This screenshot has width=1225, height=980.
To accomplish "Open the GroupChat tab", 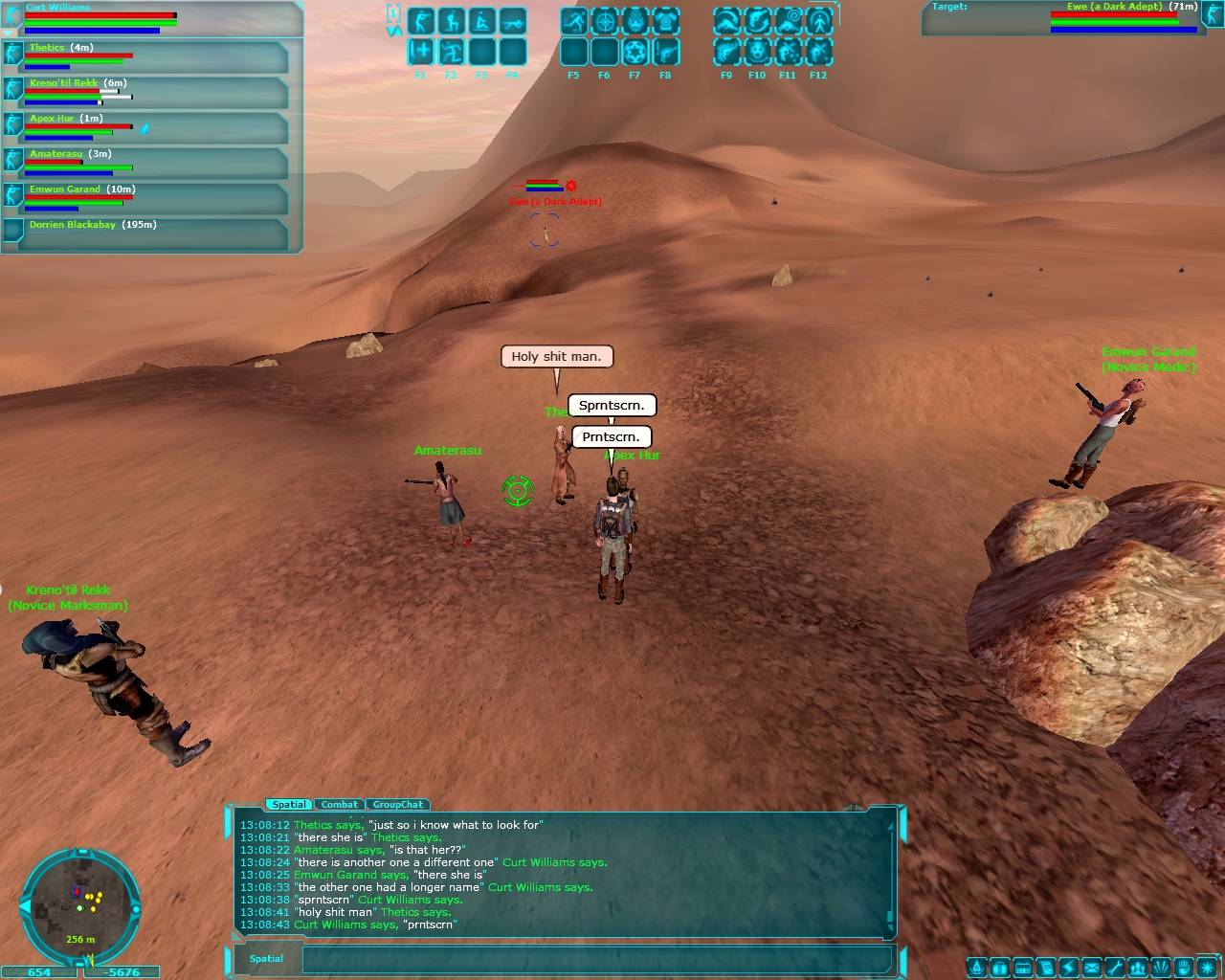I will click(x=397, y=805).
